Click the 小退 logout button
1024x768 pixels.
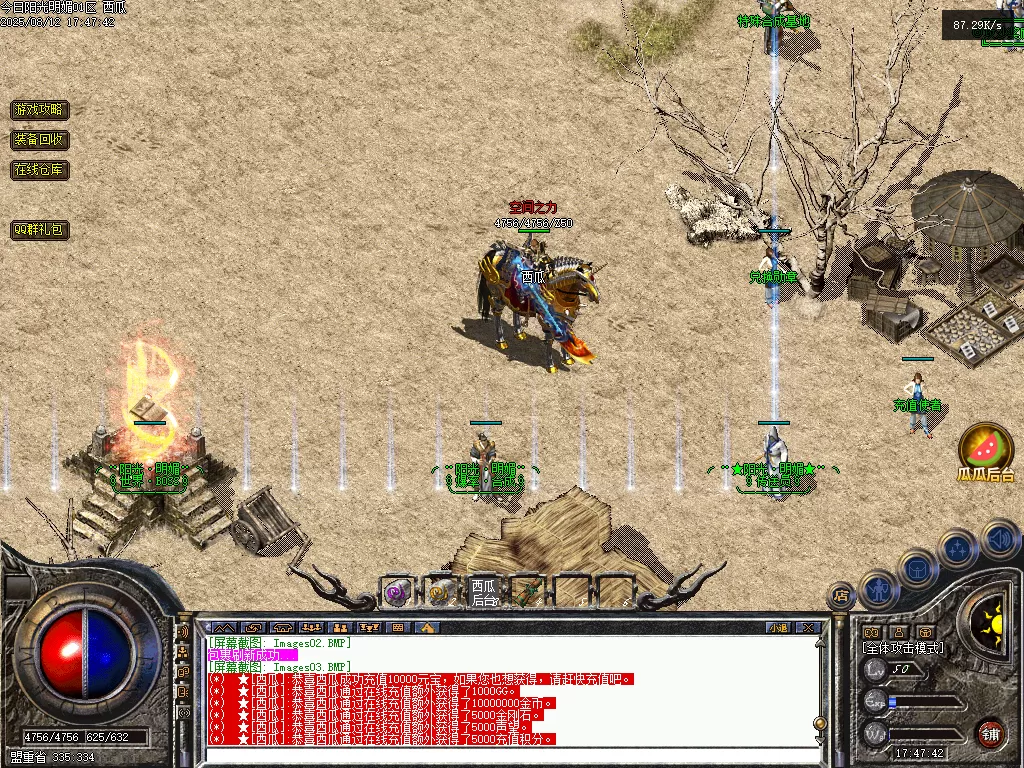(x=778, y=628)
